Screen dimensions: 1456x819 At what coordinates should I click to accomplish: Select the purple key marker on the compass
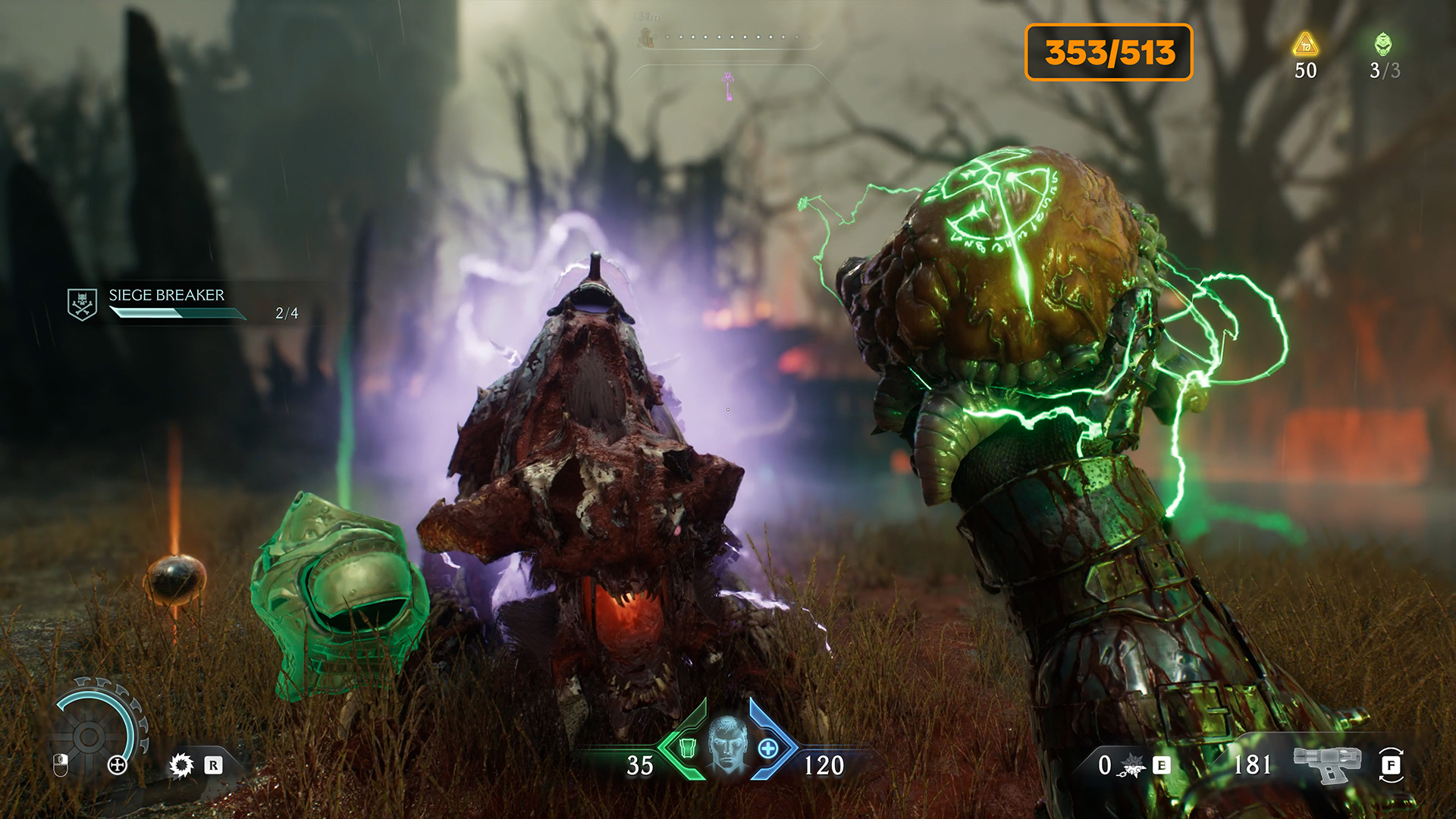(729, 86)
